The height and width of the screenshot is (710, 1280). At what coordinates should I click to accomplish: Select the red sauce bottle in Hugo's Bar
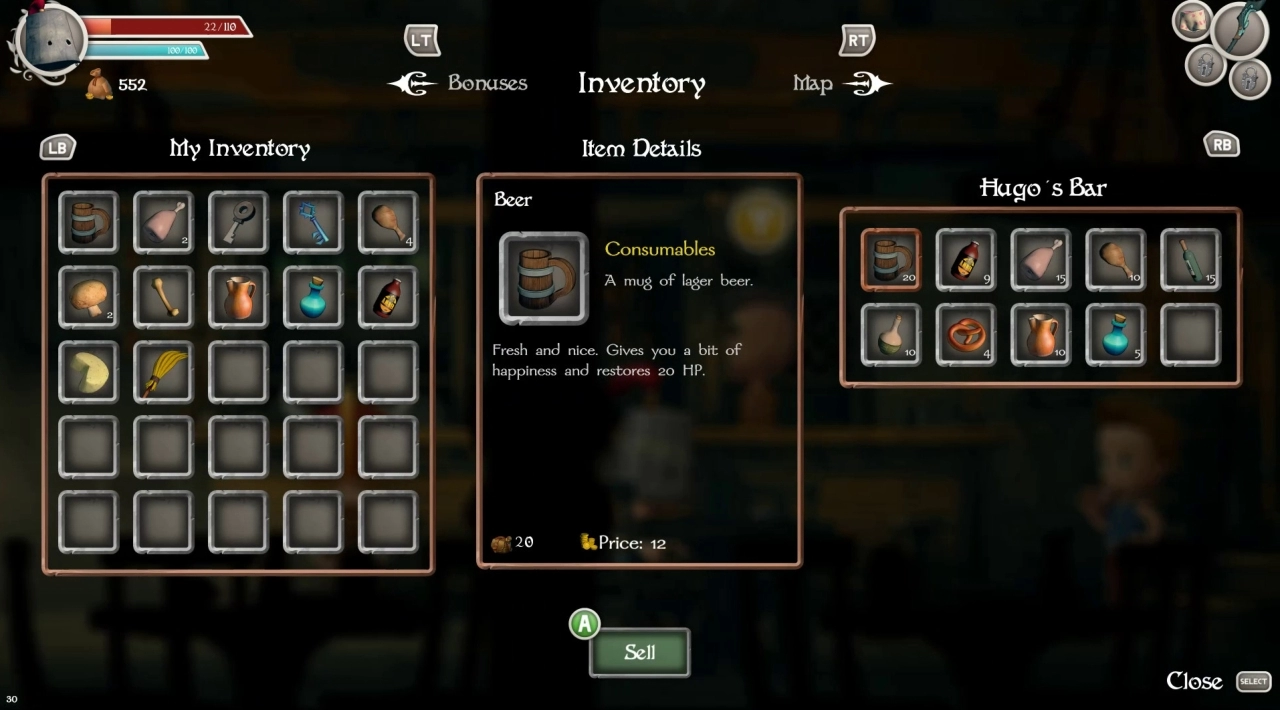pos(965,260)
